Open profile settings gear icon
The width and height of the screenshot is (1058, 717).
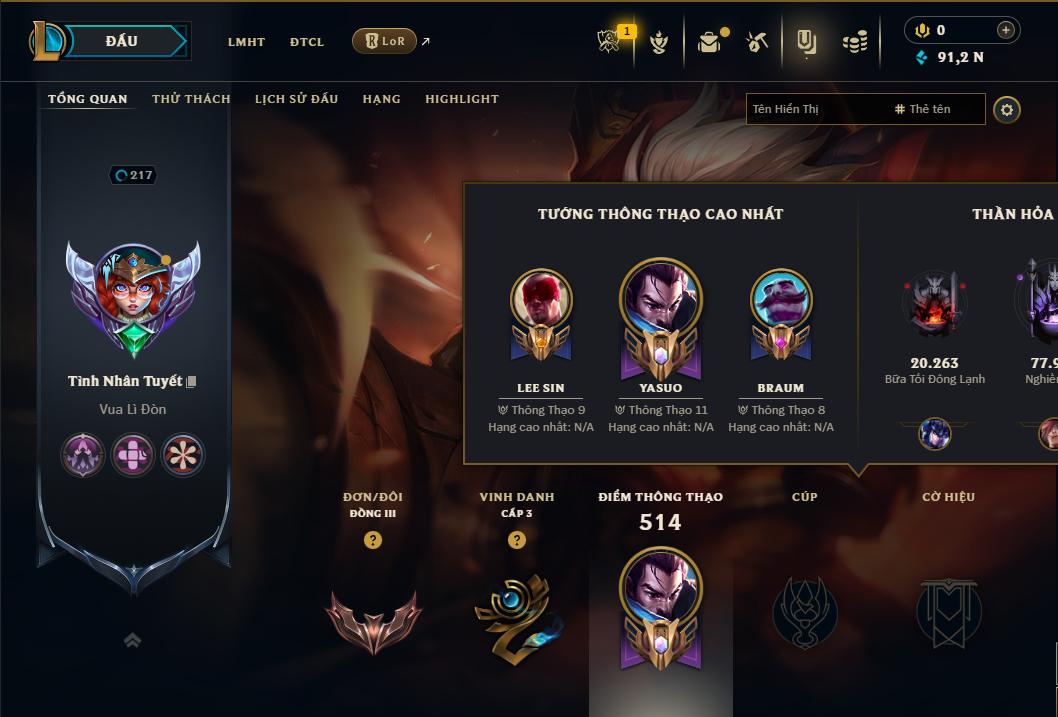[1007, 109]
